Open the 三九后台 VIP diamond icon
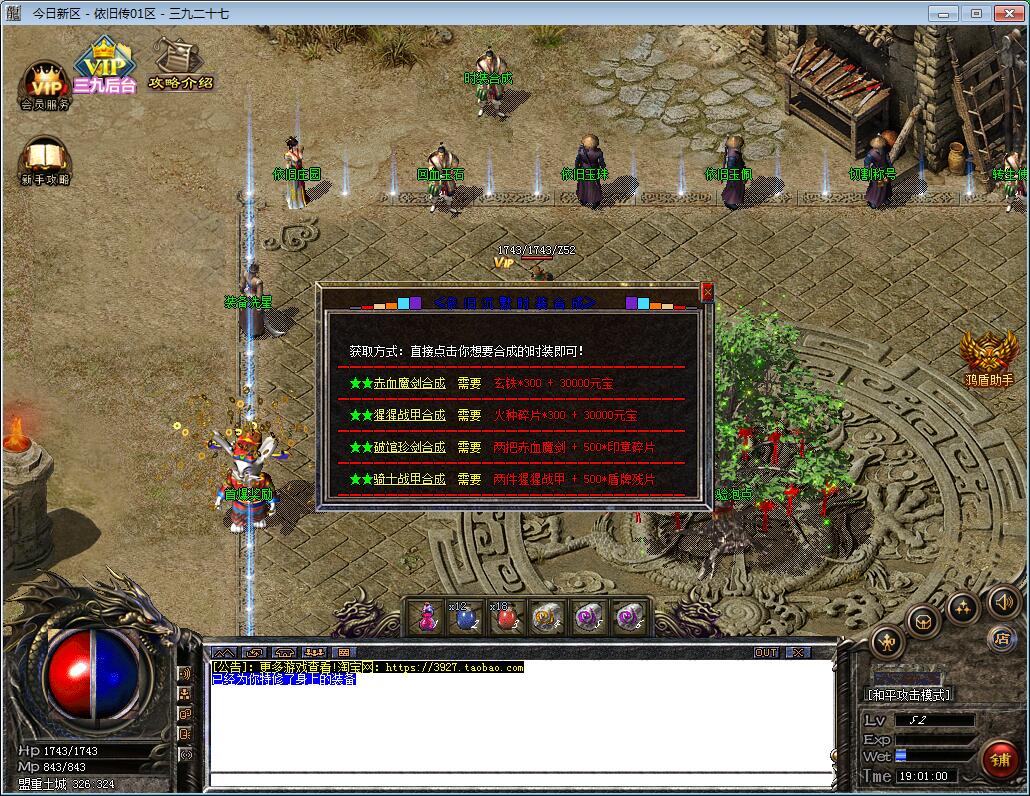This screenshot has width=1030, height=796. [103, 66]
